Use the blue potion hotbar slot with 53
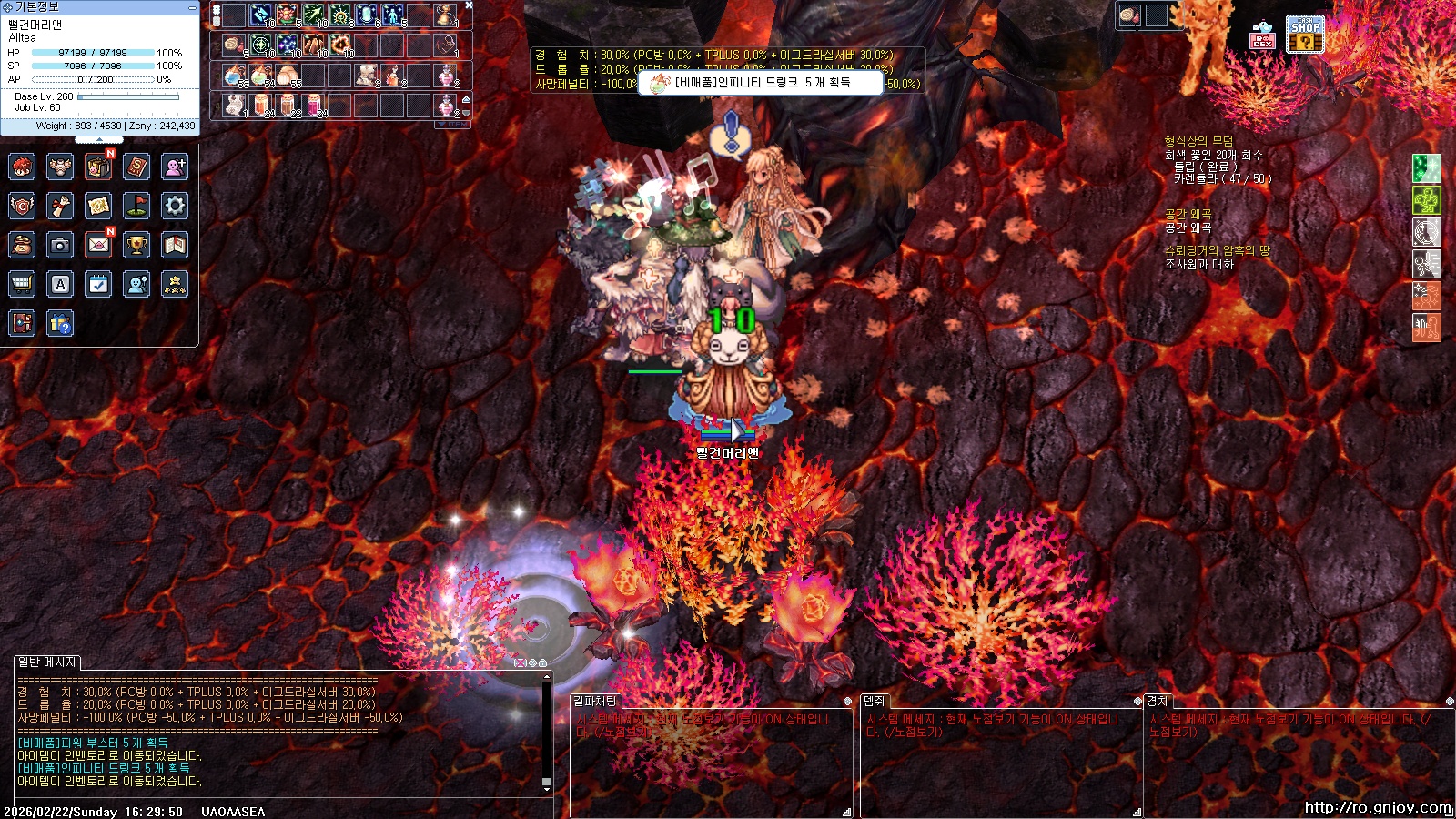The width and height of the screenshot is (1456, 819). (x=234, y=75)
